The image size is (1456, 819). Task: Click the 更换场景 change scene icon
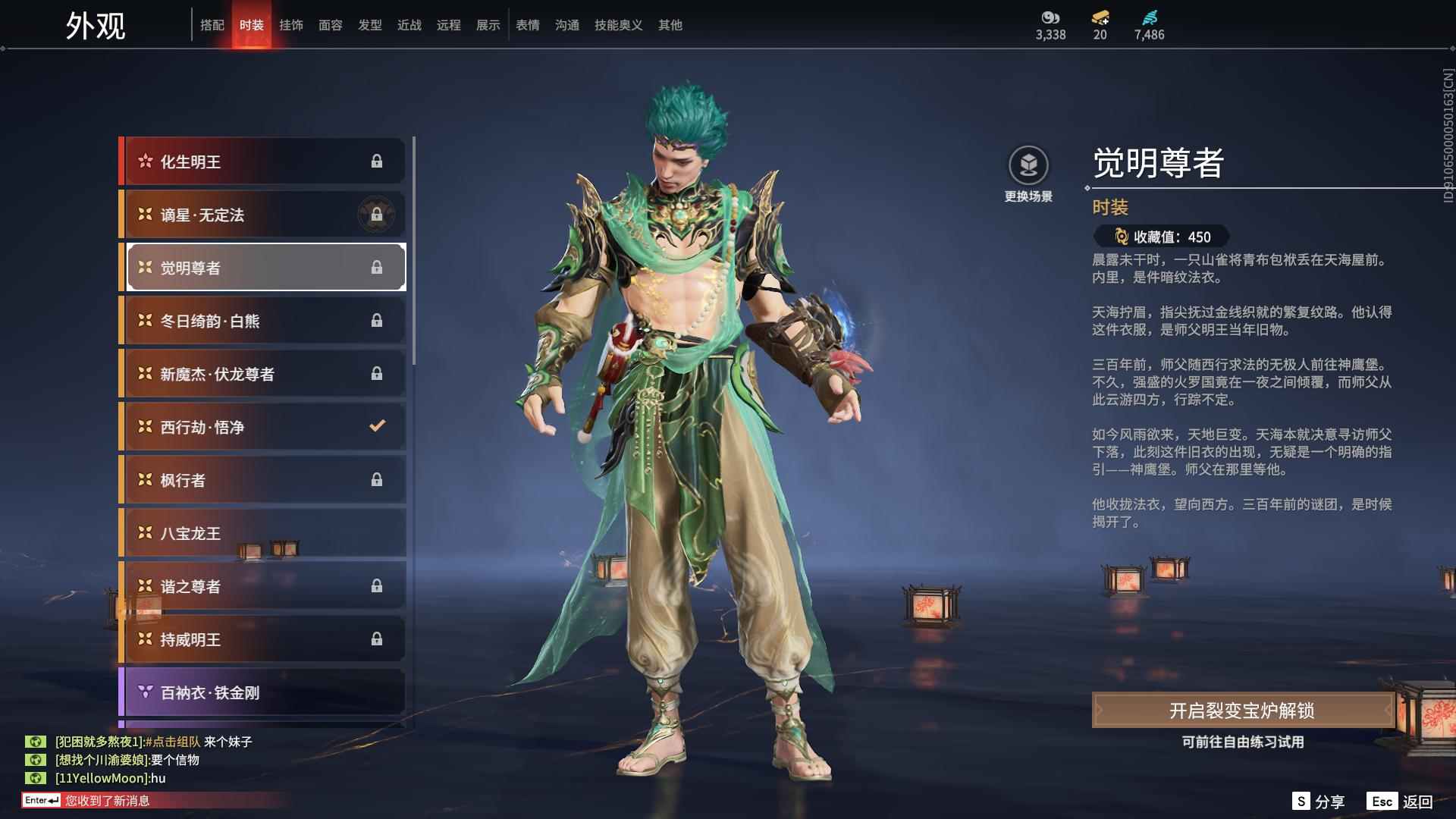coord(1028,165)
